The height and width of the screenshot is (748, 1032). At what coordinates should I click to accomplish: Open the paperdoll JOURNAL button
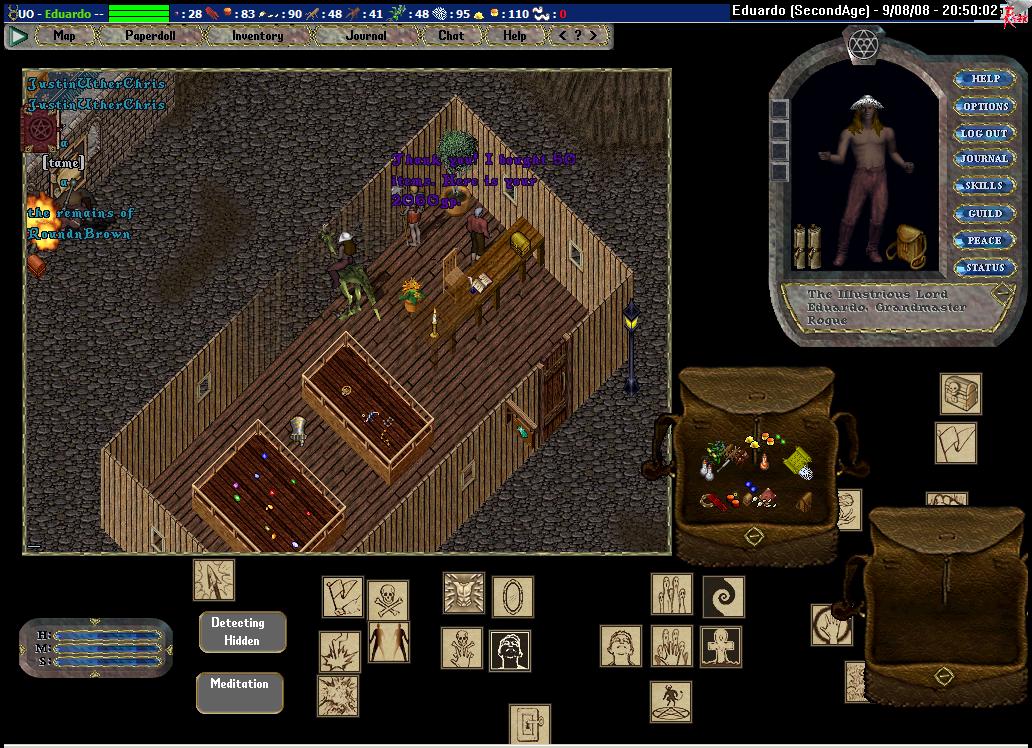(x=984, y=159)
